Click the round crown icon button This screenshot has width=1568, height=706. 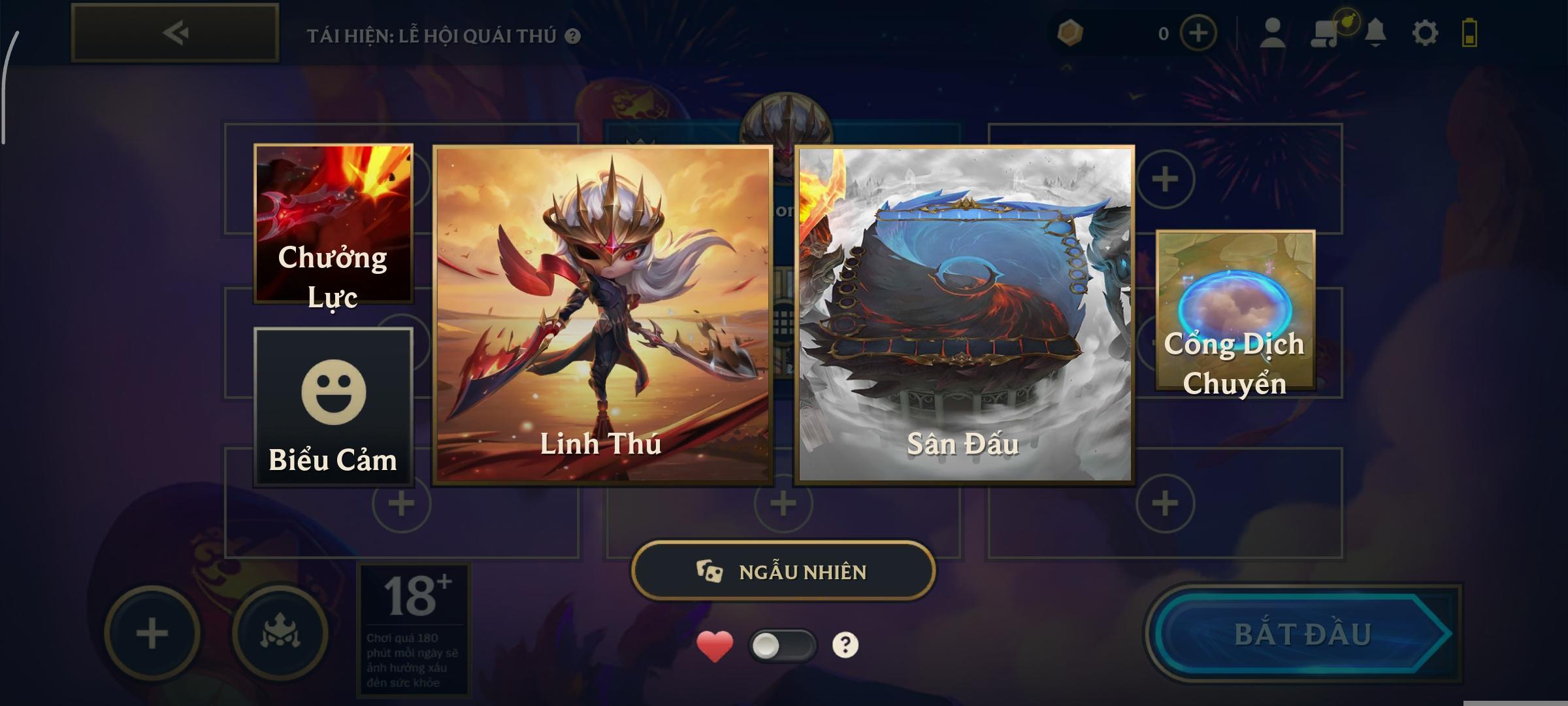click(280, 633)
